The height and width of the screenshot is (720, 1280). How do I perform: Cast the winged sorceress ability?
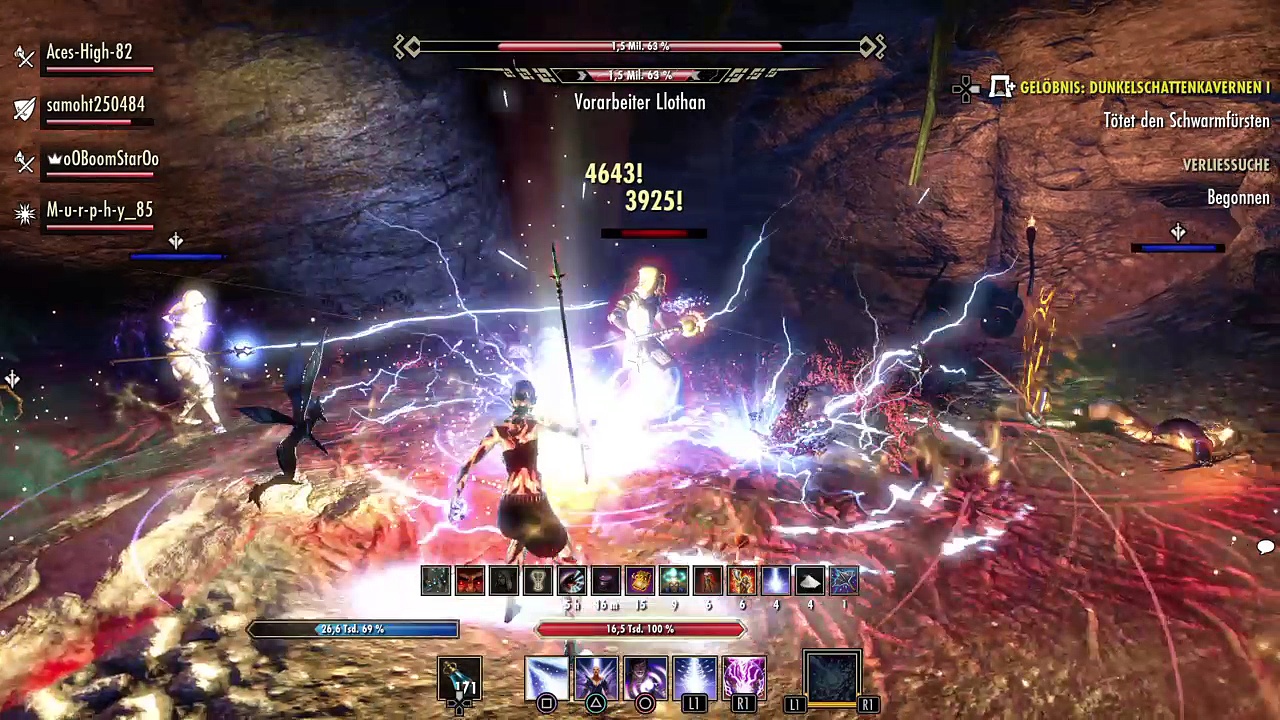(596, 678)
